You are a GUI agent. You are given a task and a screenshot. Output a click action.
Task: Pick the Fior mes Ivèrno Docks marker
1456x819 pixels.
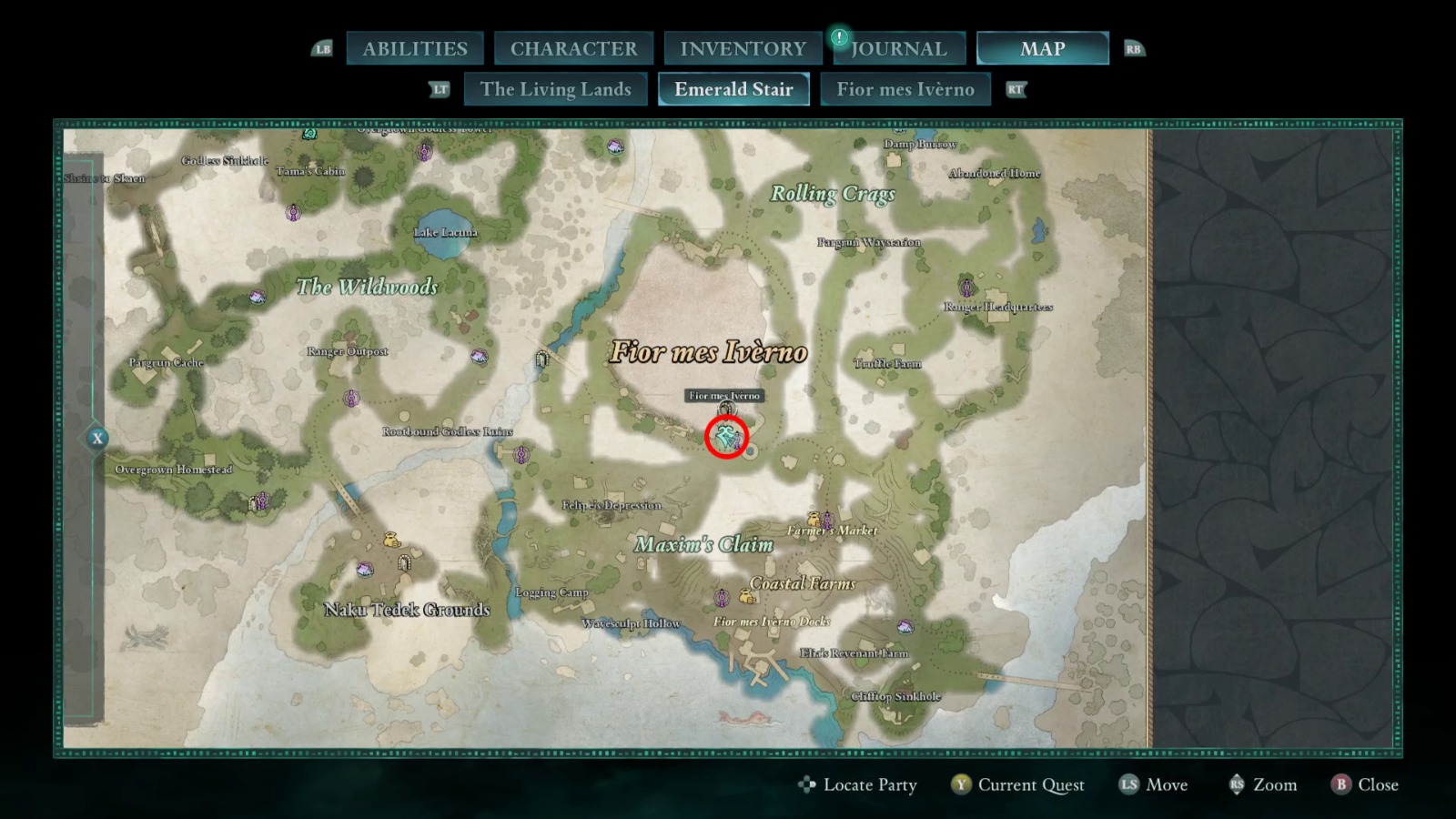pyautogui.click(x=723, y=598)
